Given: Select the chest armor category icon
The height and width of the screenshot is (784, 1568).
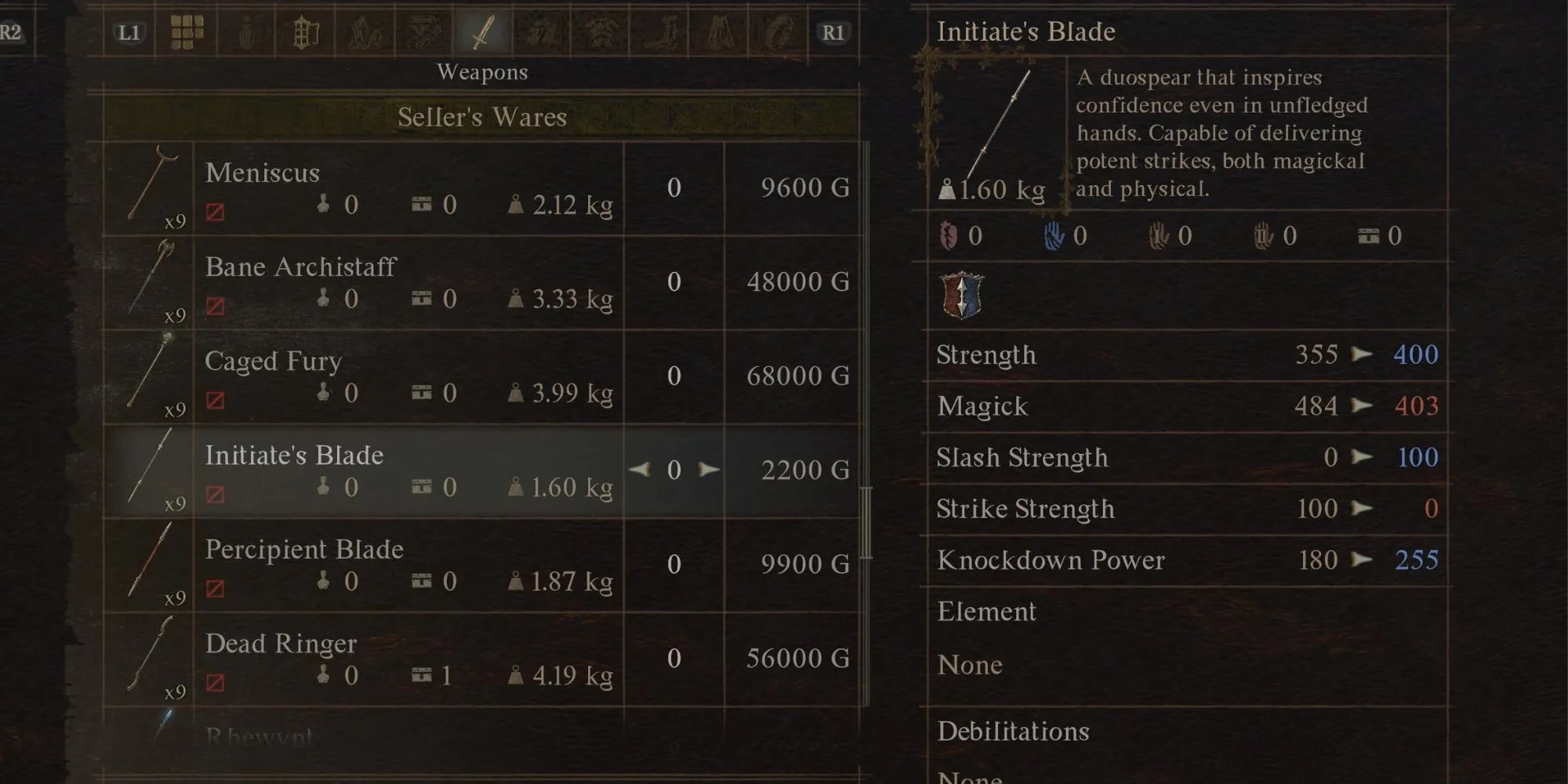Looking at the screenshot, I should point(604,30).
